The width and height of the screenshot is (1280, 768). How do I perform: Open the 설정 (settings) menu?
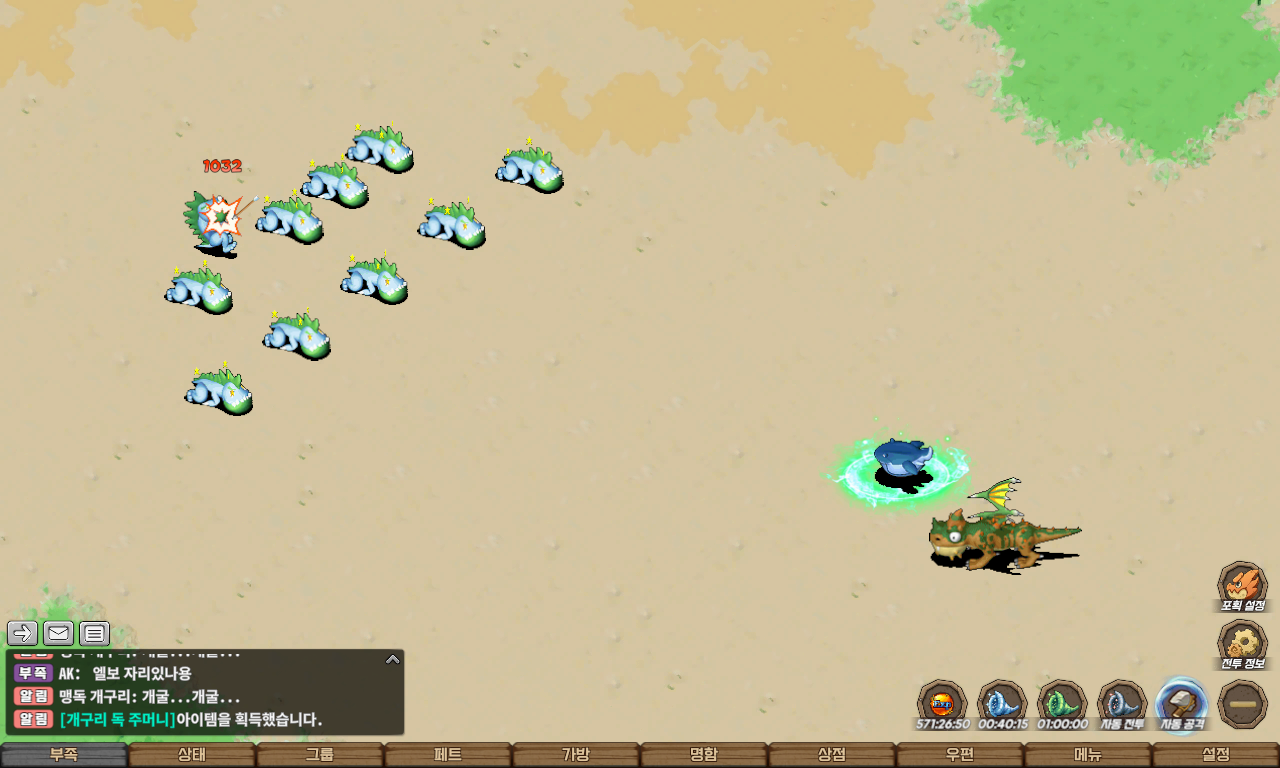1216,755
